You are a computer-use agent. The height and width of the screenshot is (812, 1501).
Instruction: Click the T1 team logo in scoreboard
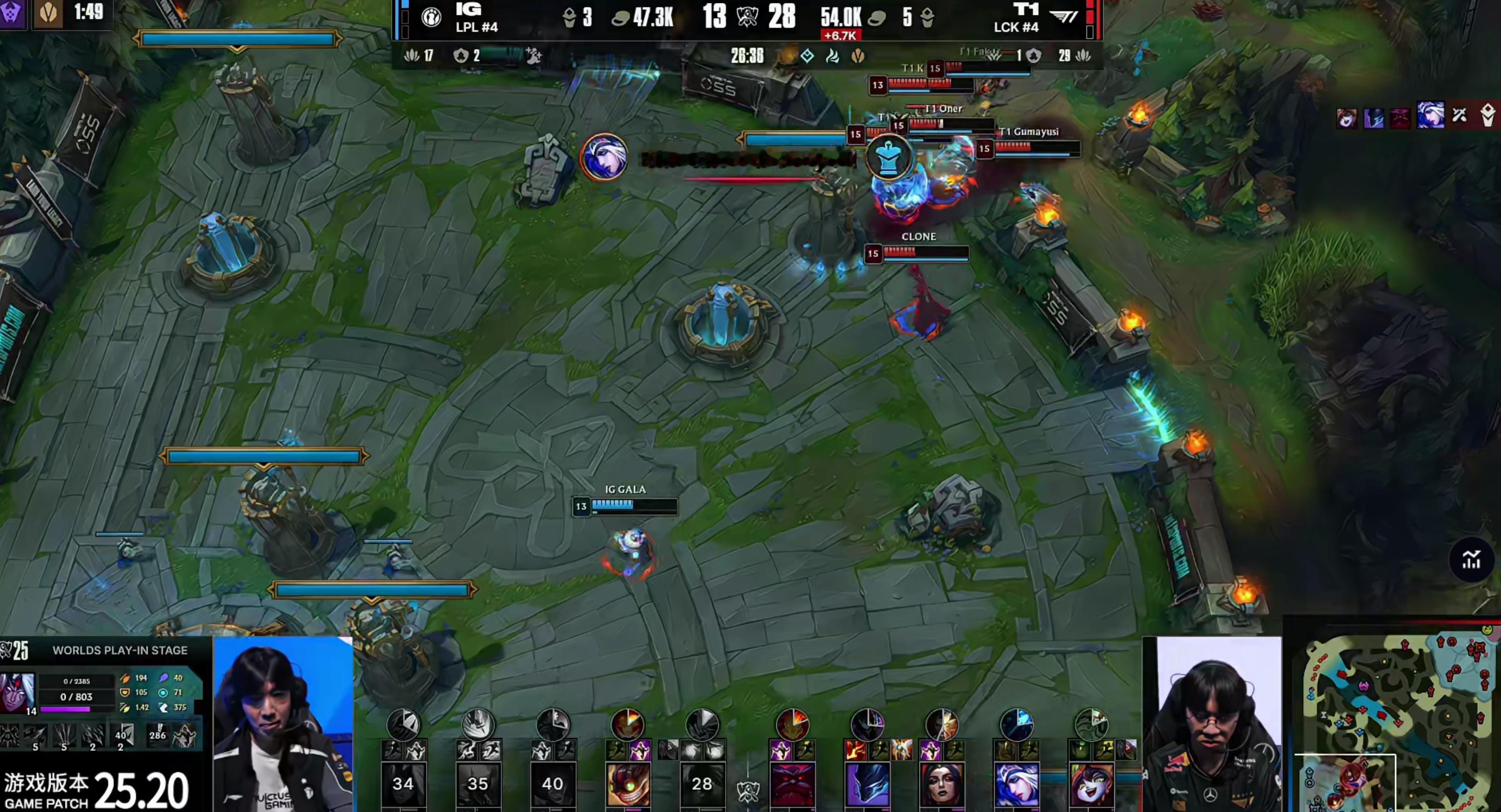(1065, 16)
